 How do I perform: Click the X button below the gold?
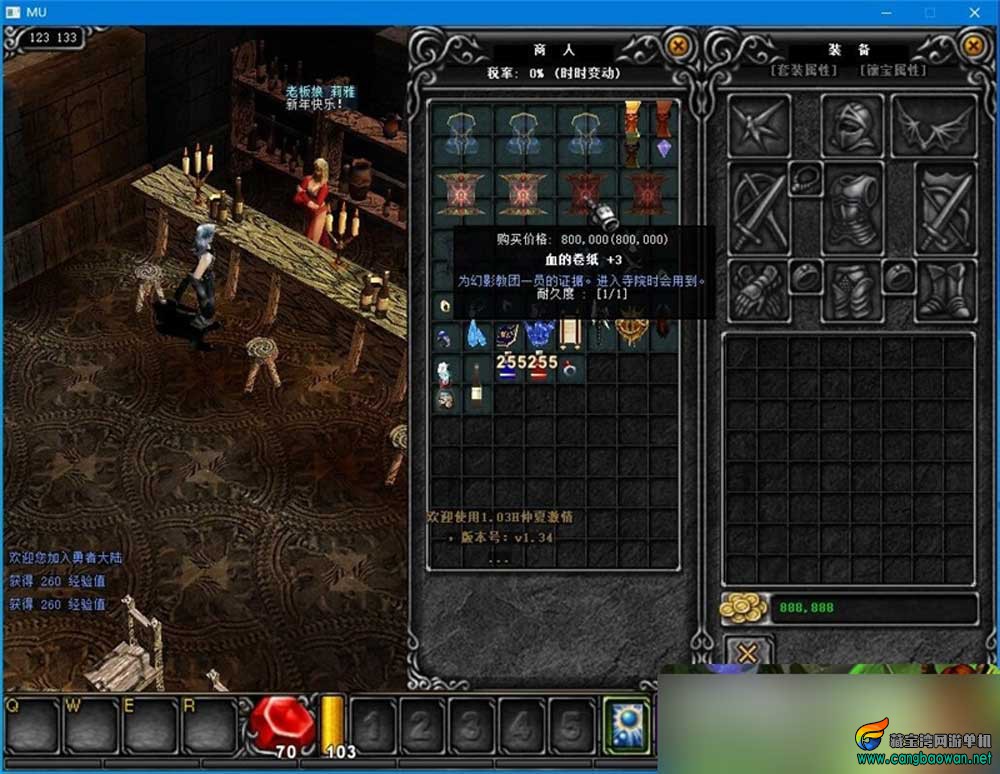click(747, 653)
